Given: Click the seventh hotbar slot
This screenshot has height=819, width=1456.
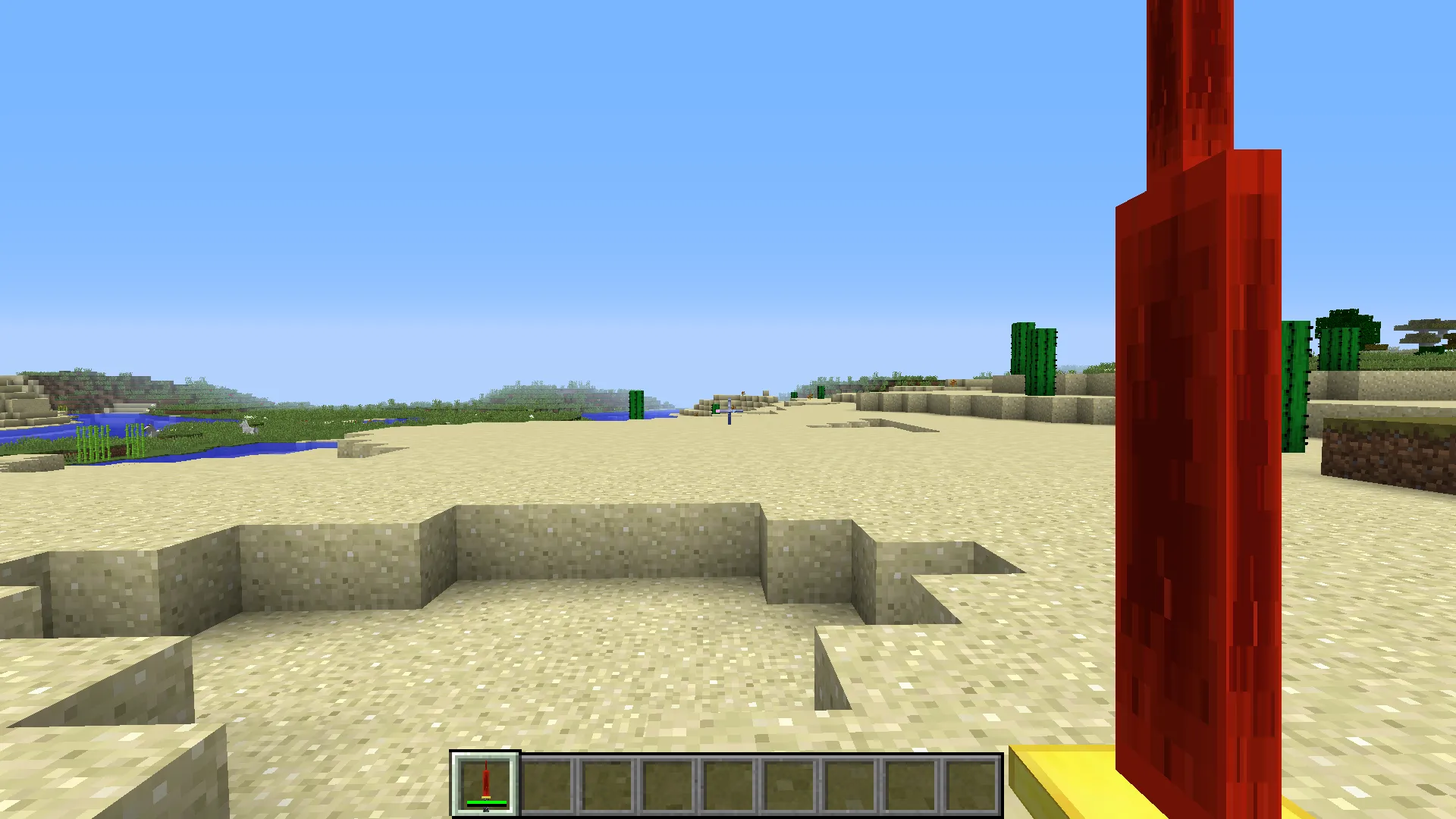Looking at the screenshot, I should (850, 785).
